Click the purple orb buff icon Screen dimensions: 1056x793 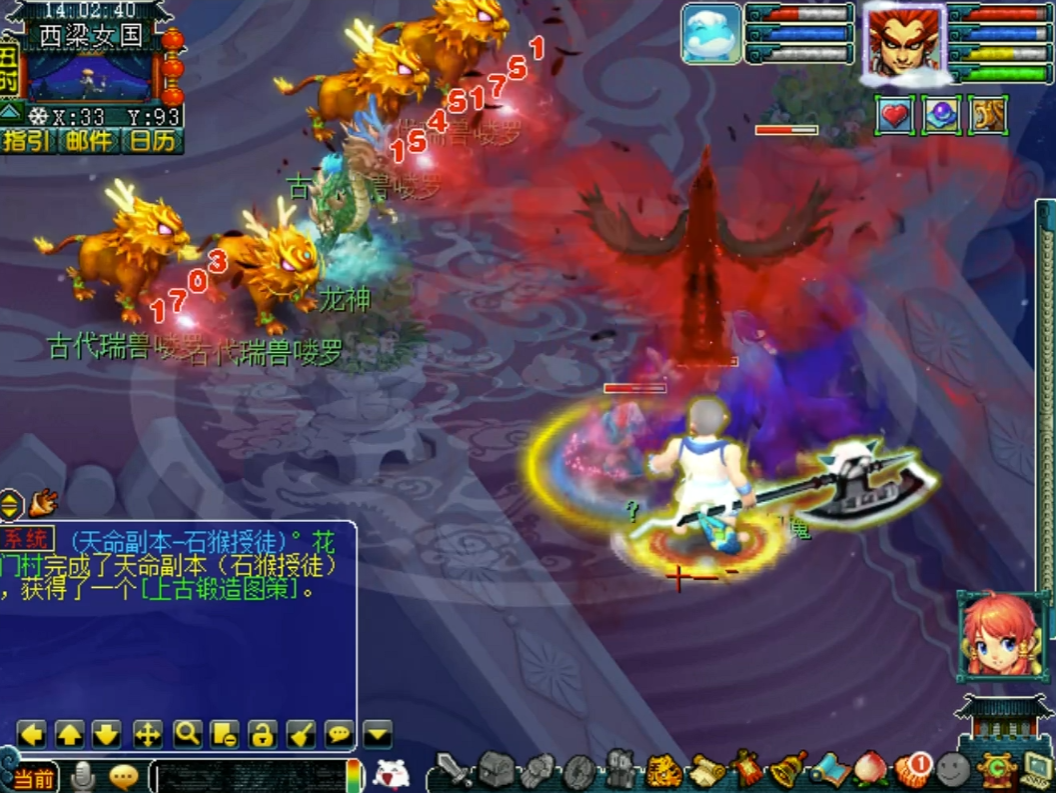[x=941, y=115]
